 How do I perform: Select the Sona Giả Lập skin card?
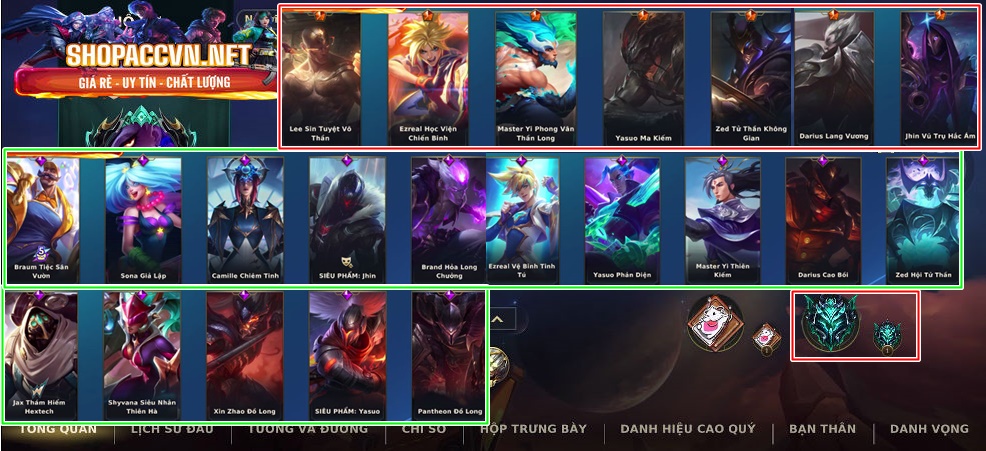(x=143, y=218)
